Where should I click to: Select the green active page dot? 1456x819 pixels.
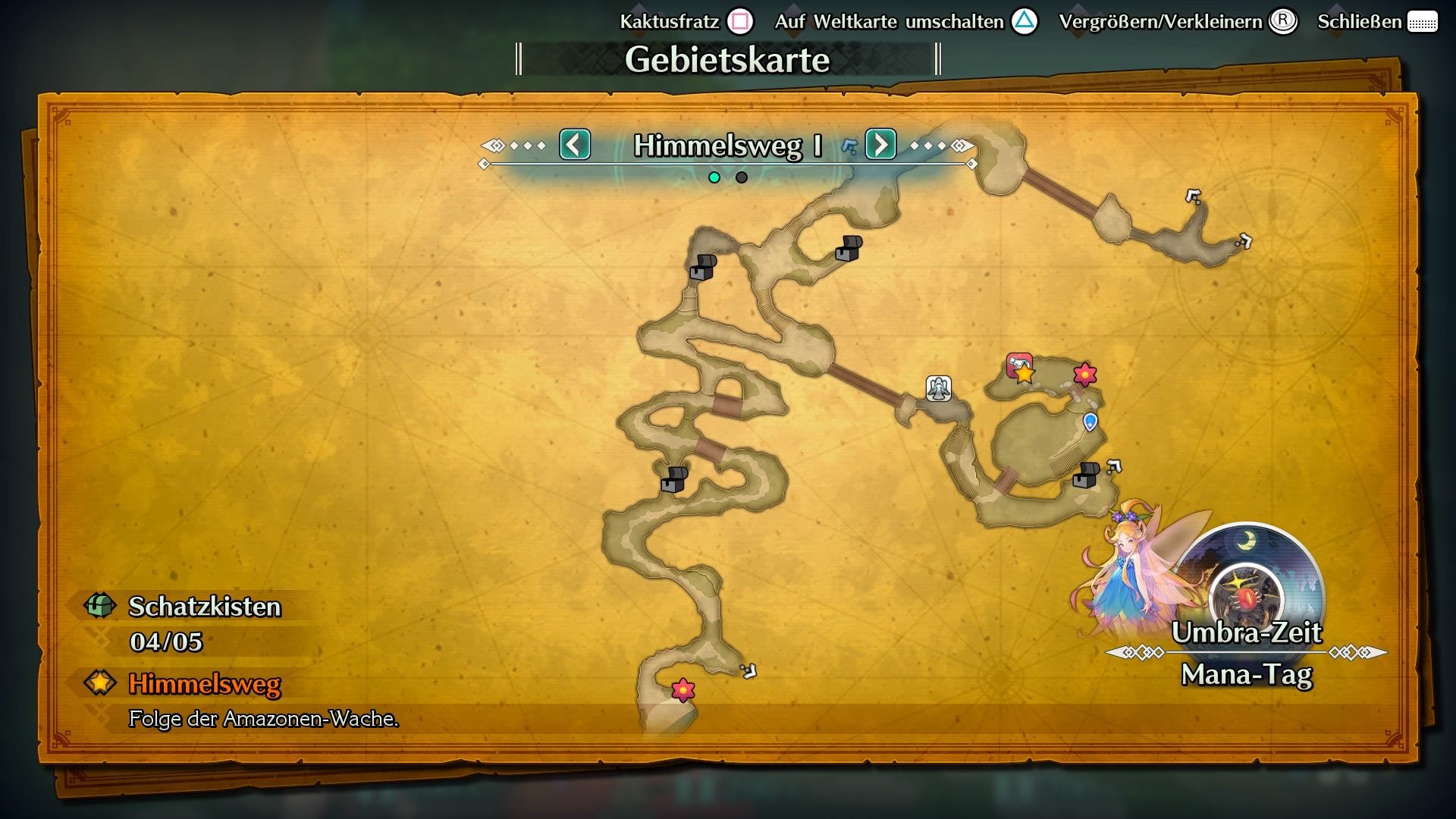(x=714, y=176)
